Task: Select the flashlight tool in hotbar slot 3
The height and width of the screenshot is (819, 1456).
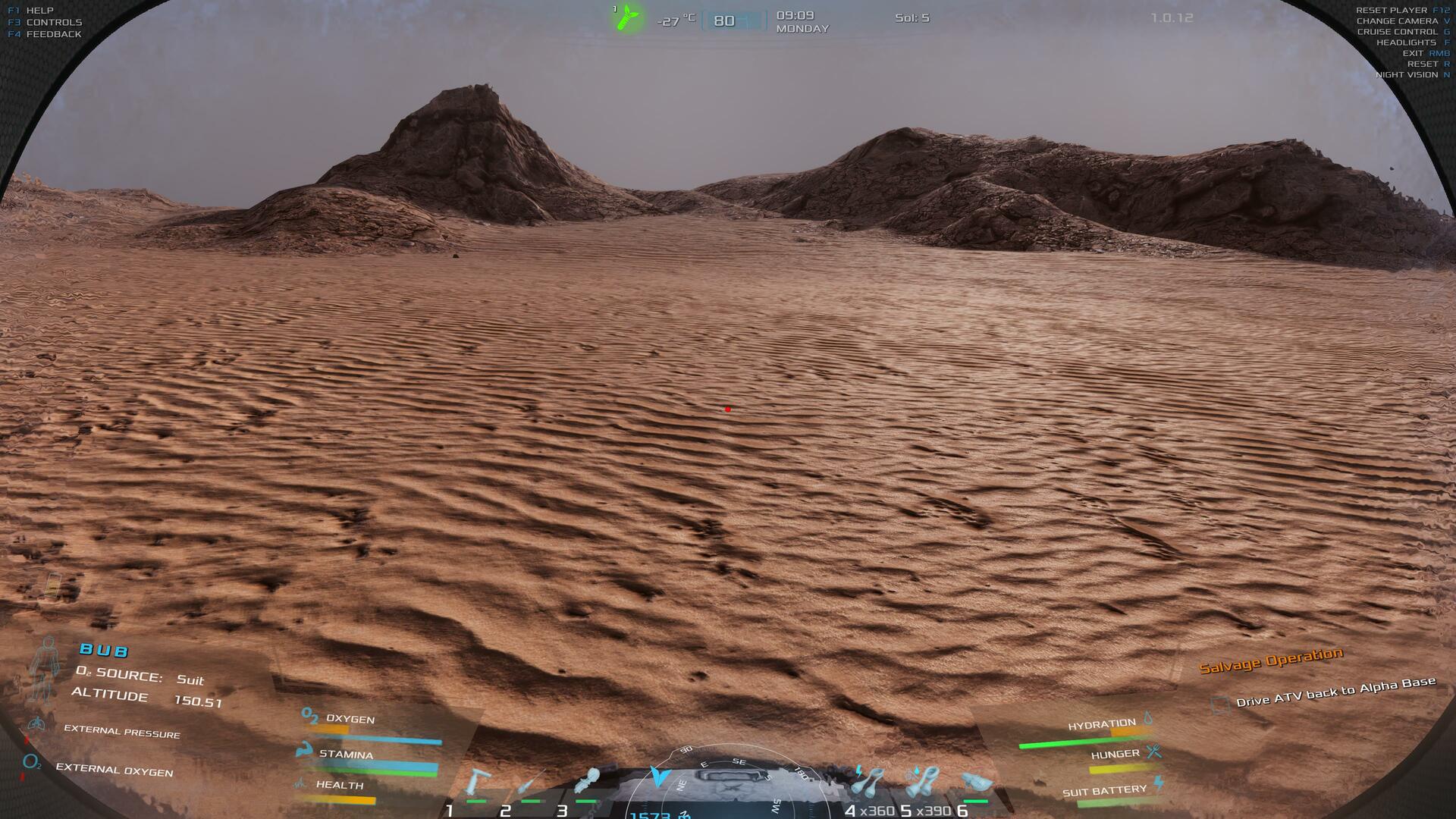Action: click(x=588, y=781)
